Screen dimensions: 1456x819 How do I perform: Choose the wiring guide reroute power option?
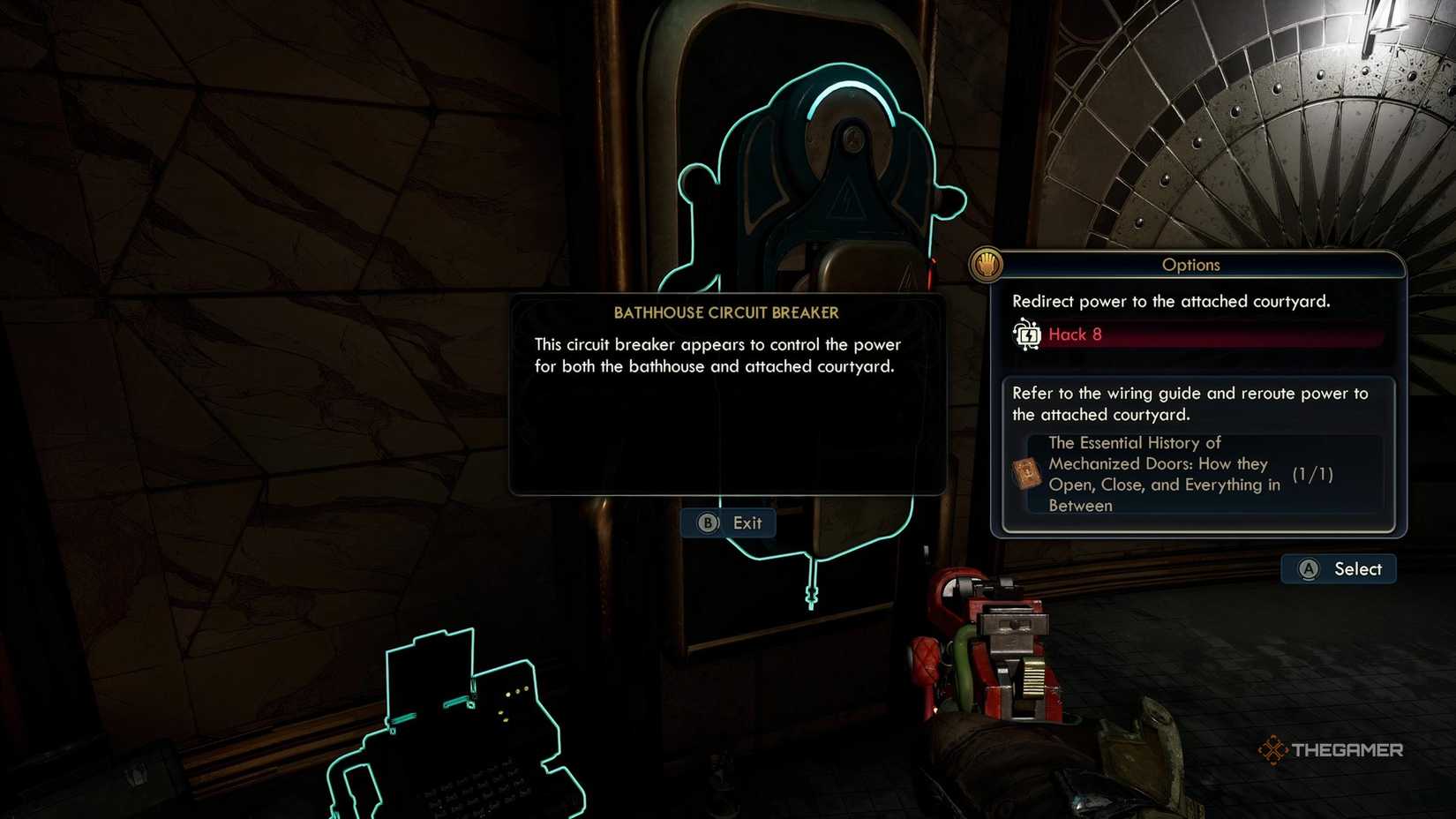click(x=1190, y=404)
